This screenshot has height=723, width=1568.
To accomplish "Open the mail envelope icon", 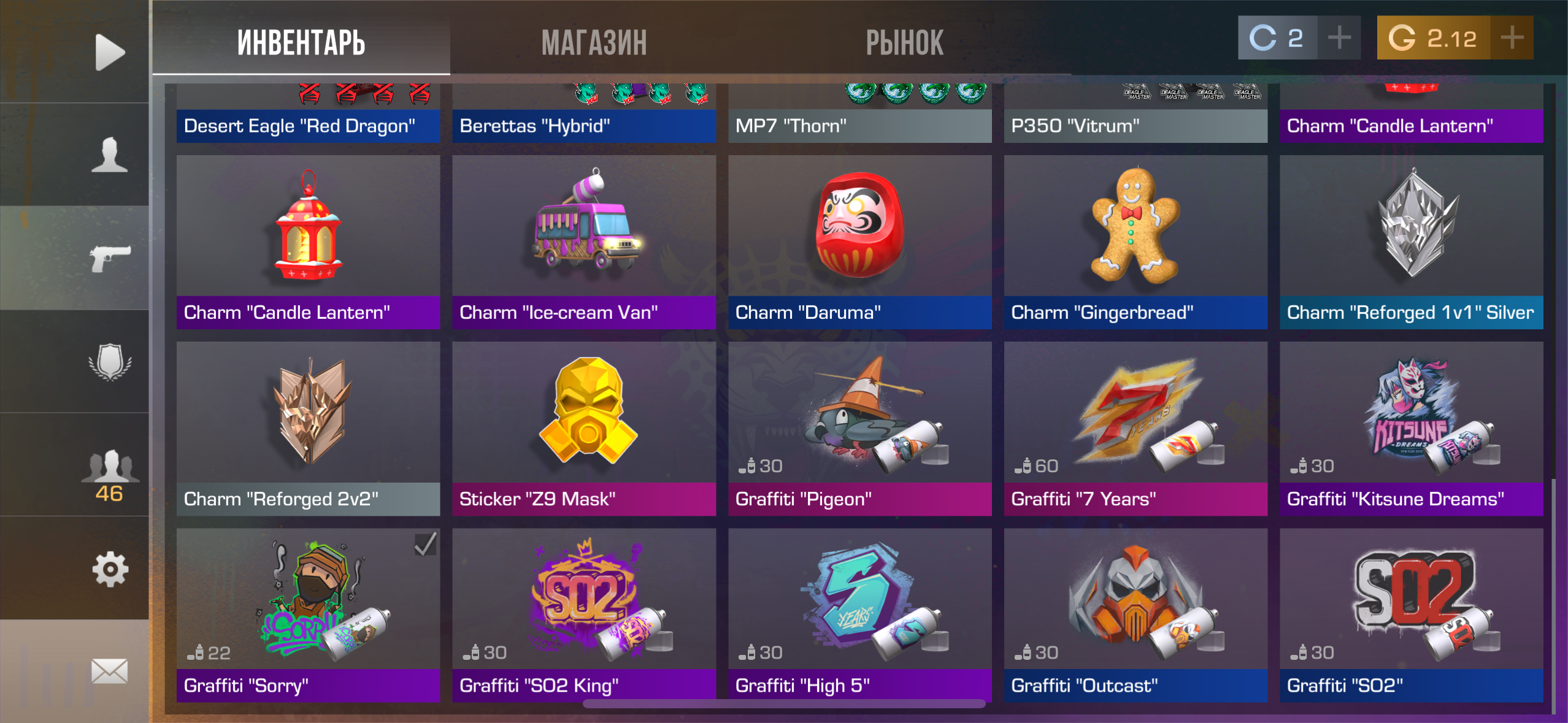I will [x=110, y=671].
